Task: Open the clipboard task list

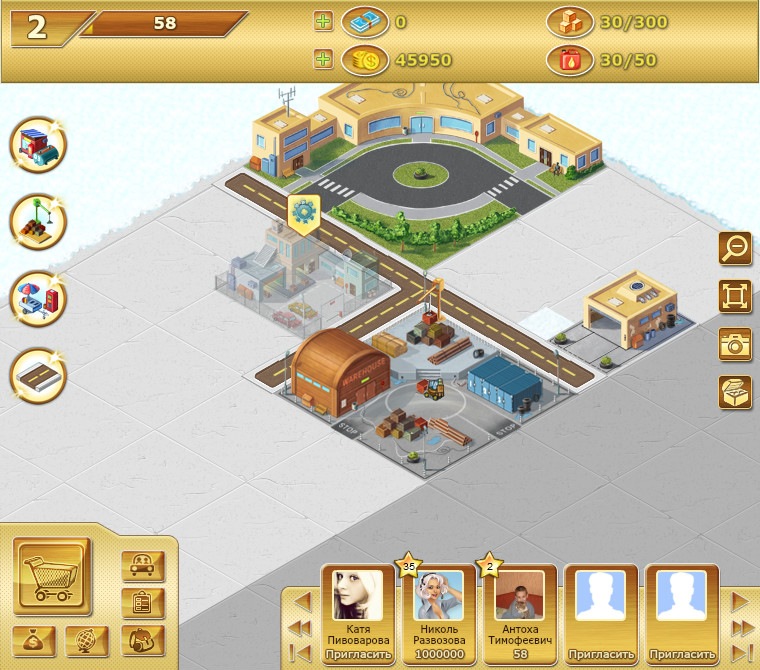Action: pos(142,603)
